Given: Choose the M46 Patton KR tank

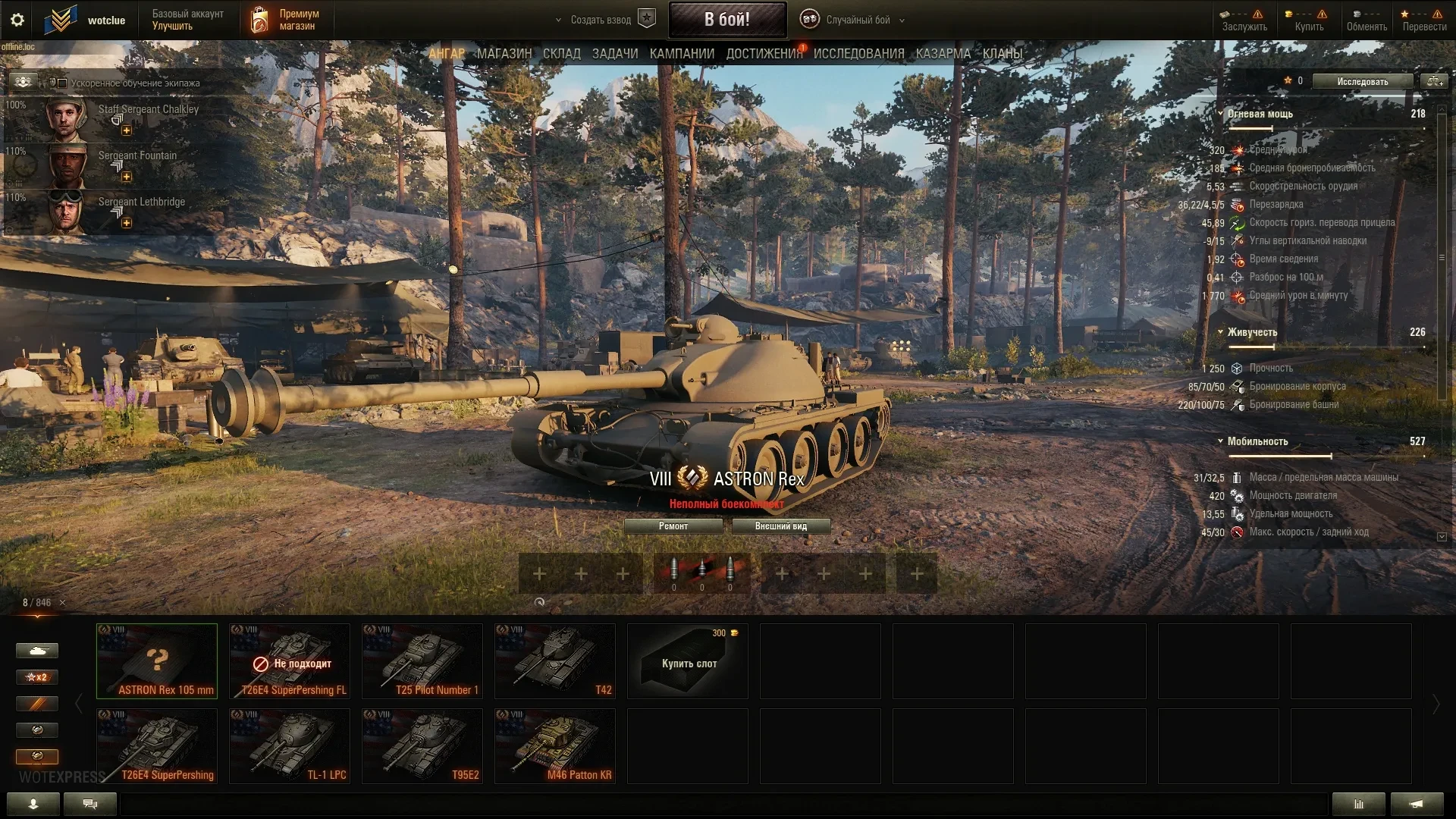Looking at the screenshot, I should point(554,745).
